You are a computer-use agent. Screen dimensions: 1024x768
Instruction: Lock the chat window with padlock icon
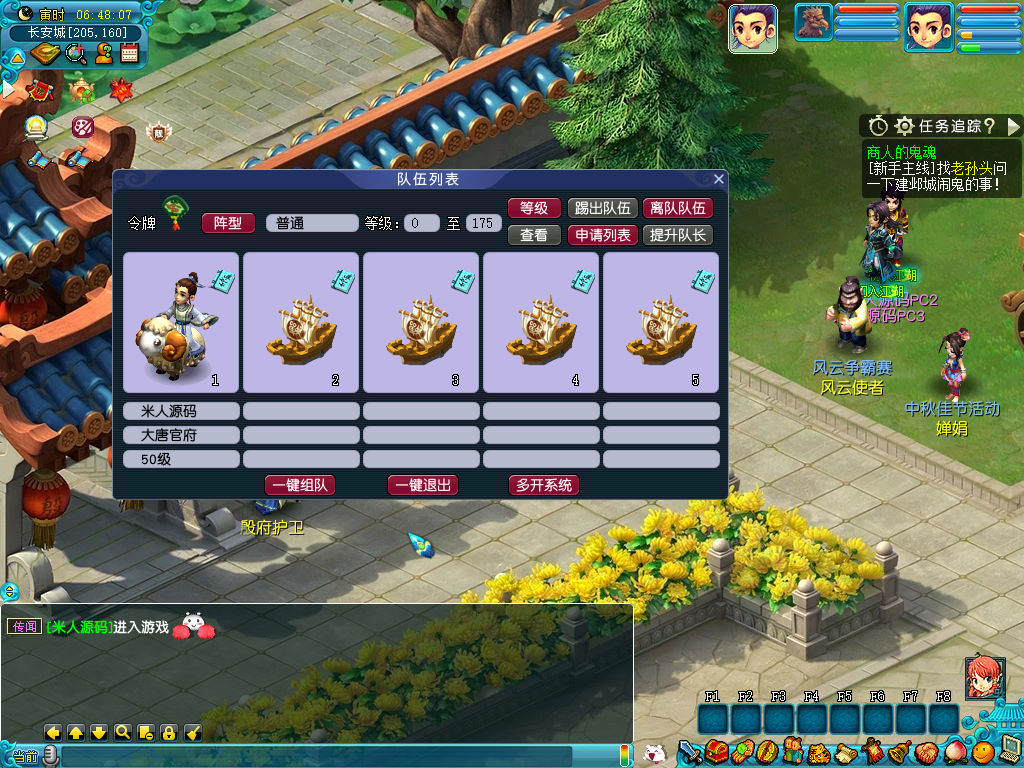click(x=168, y=732)
